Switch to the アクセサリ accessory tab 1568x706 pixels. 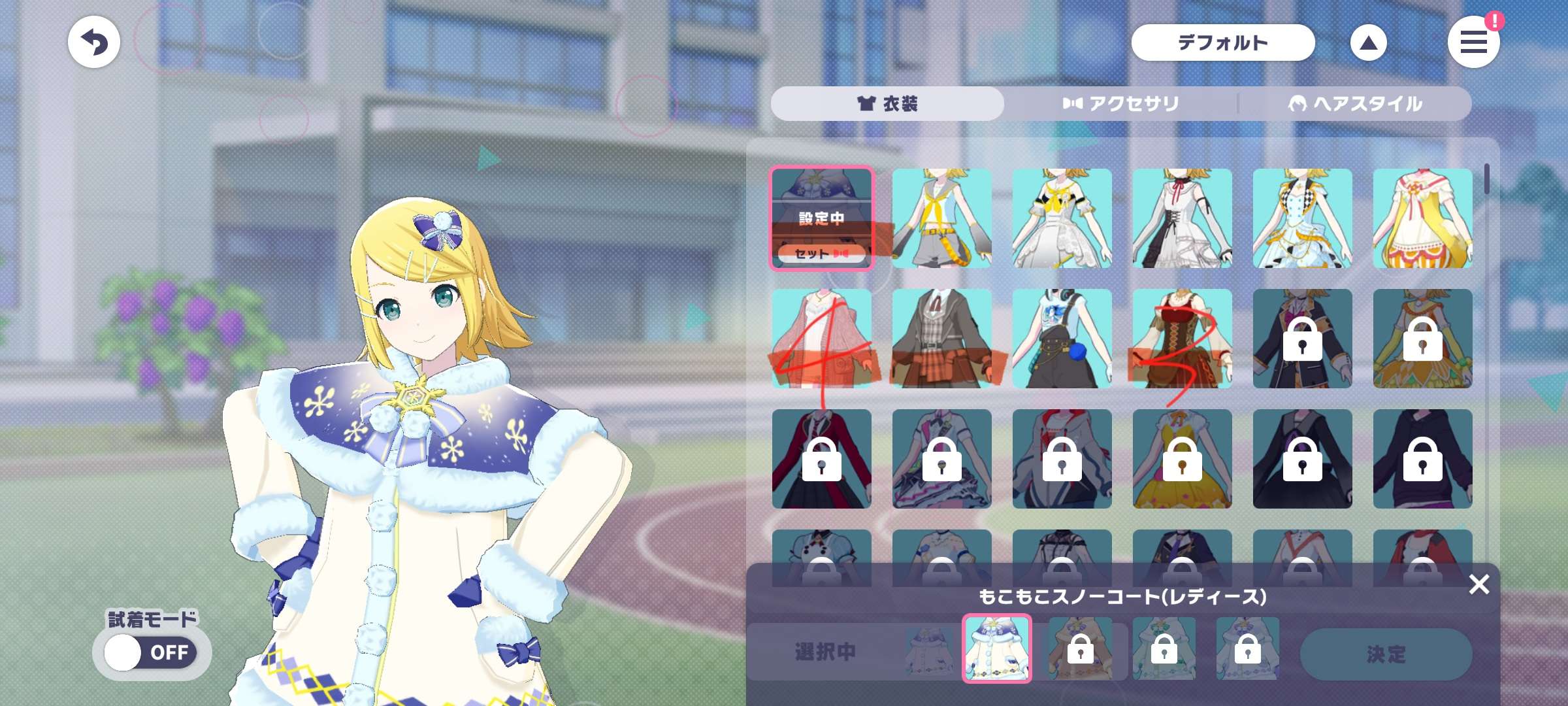[x=1120, y=103]
